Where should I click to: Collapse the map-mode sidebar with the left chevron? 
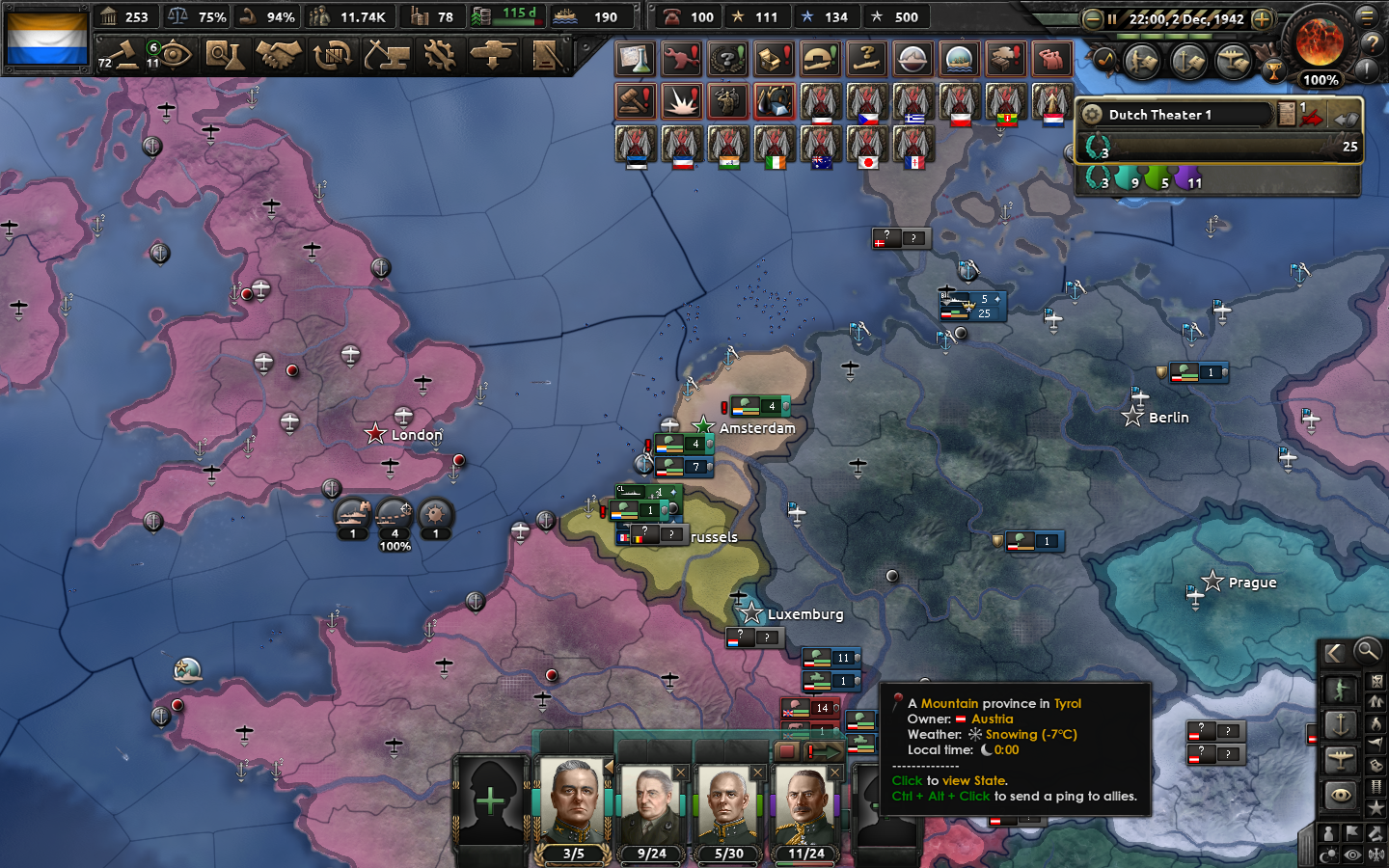[x=1332, y=652]
